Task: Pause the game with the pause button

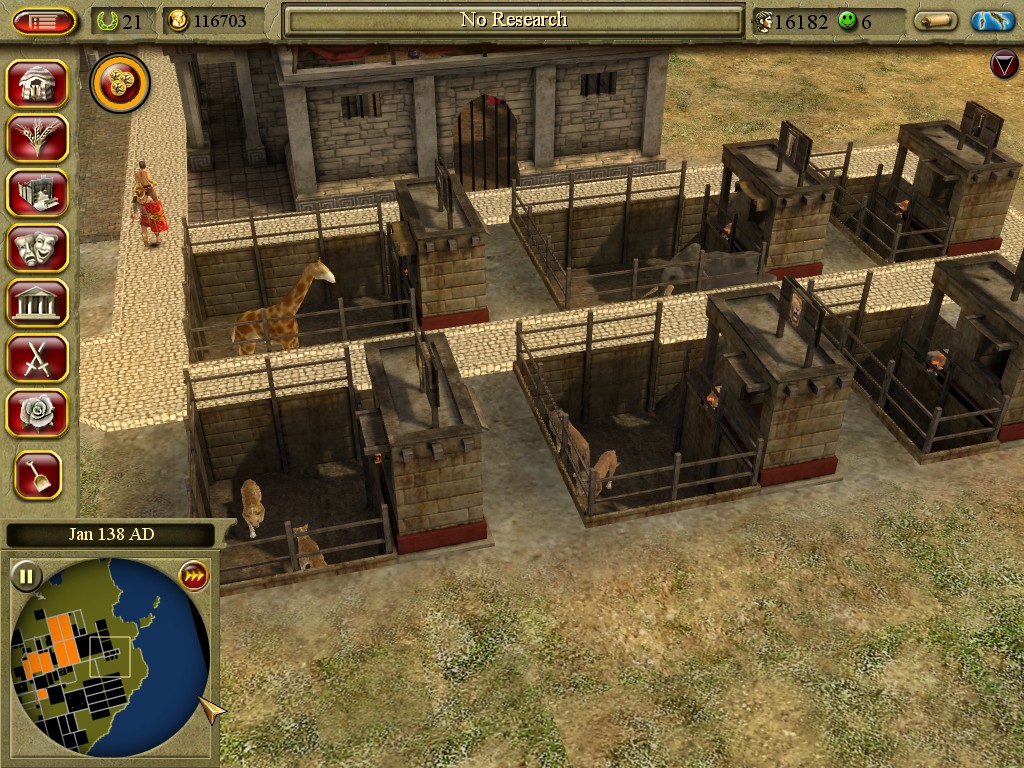Action: click(x=26, y=576)
